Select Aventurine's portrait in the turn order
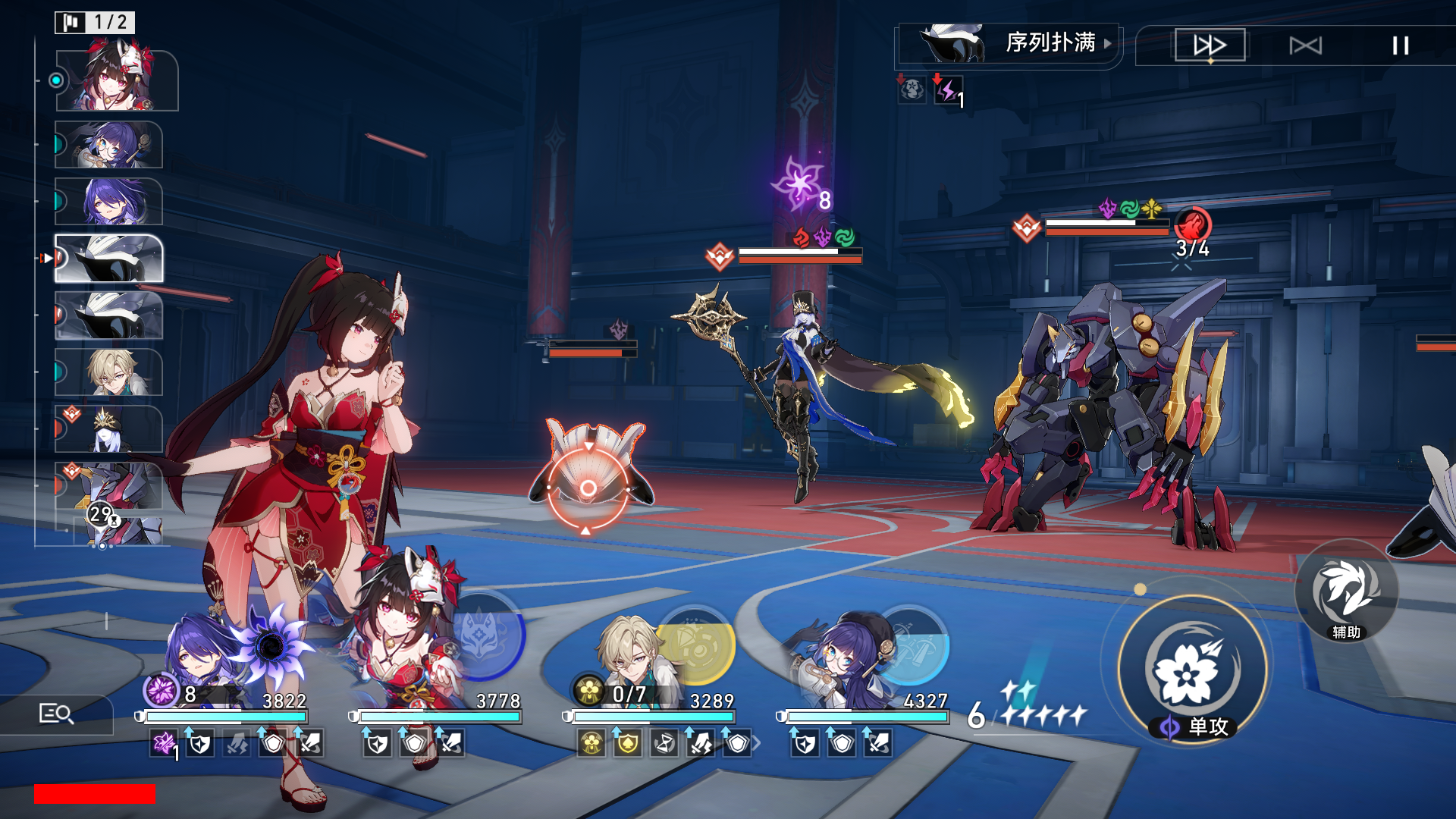Screen dimensions: 1456x819 coord(110,372)
